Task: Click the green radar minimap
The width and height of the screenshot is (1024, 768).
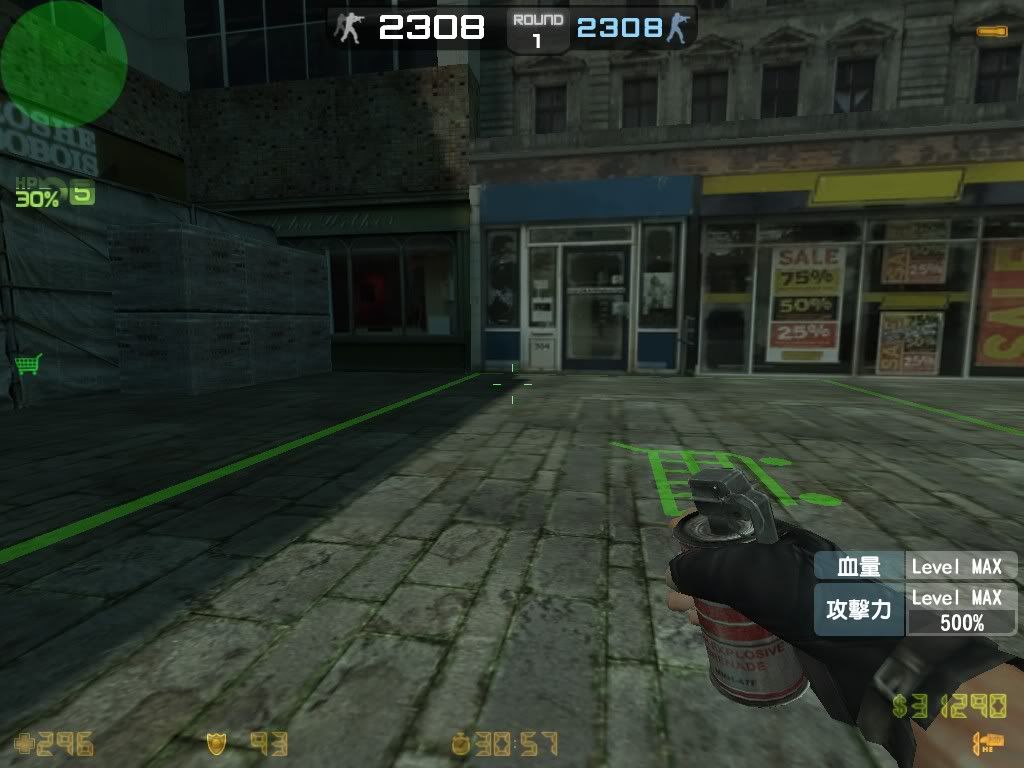Action: (x=63, y=59)
